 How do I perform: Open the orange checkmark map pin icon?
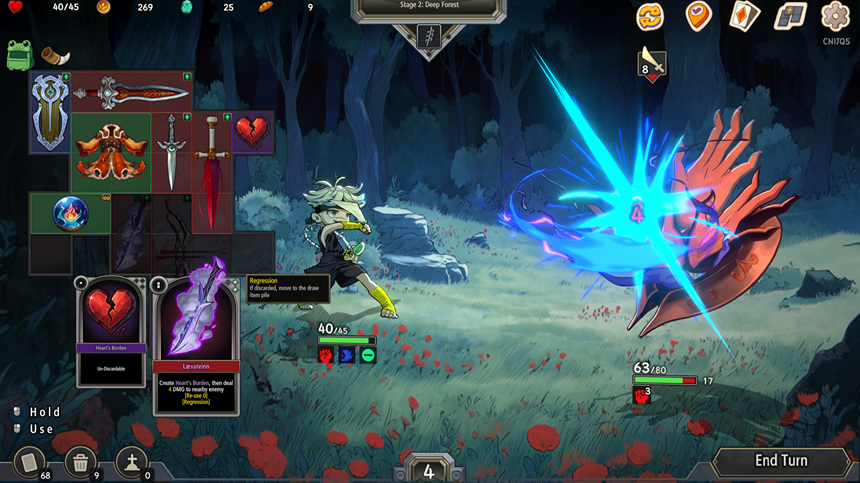[697, 15]
